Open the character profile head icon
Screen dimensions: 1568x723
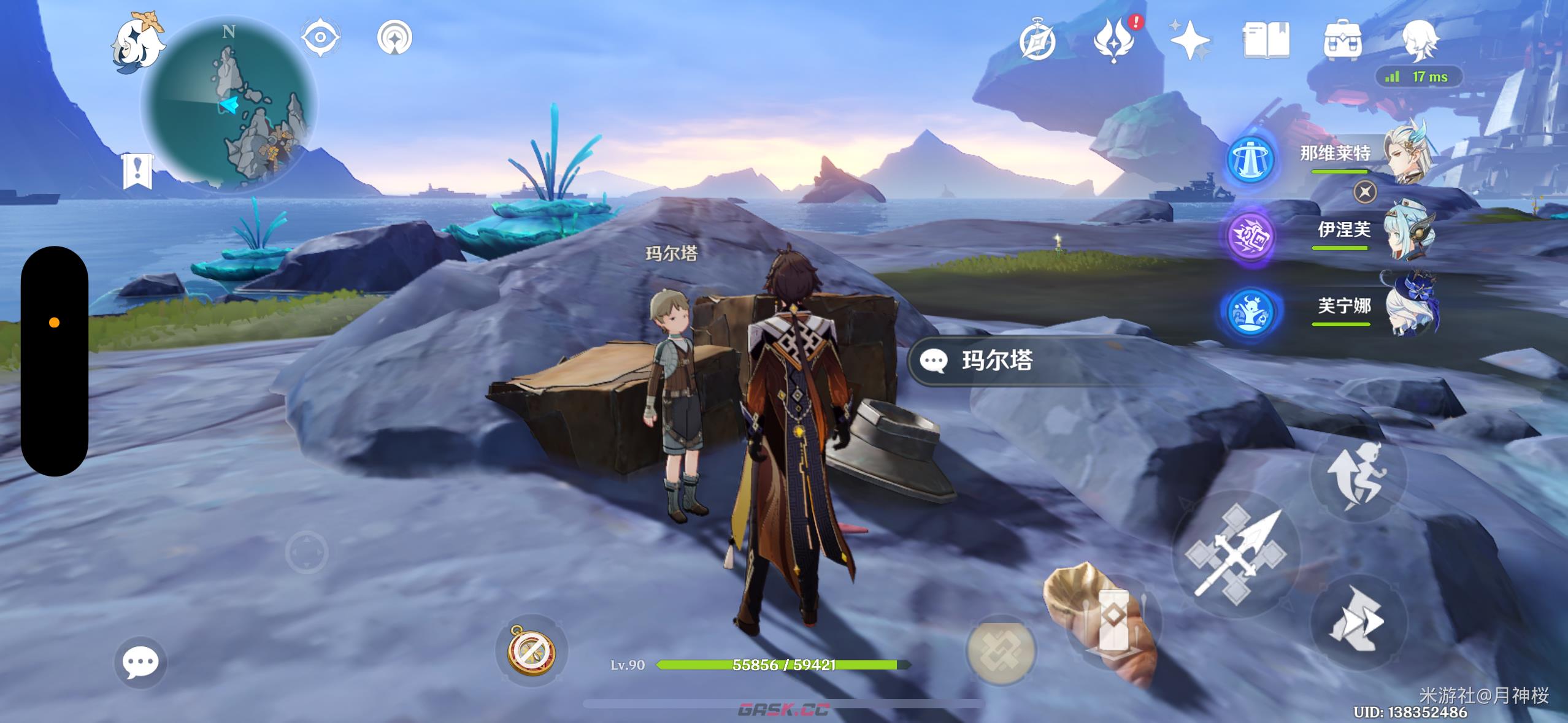pos(1420,39)
